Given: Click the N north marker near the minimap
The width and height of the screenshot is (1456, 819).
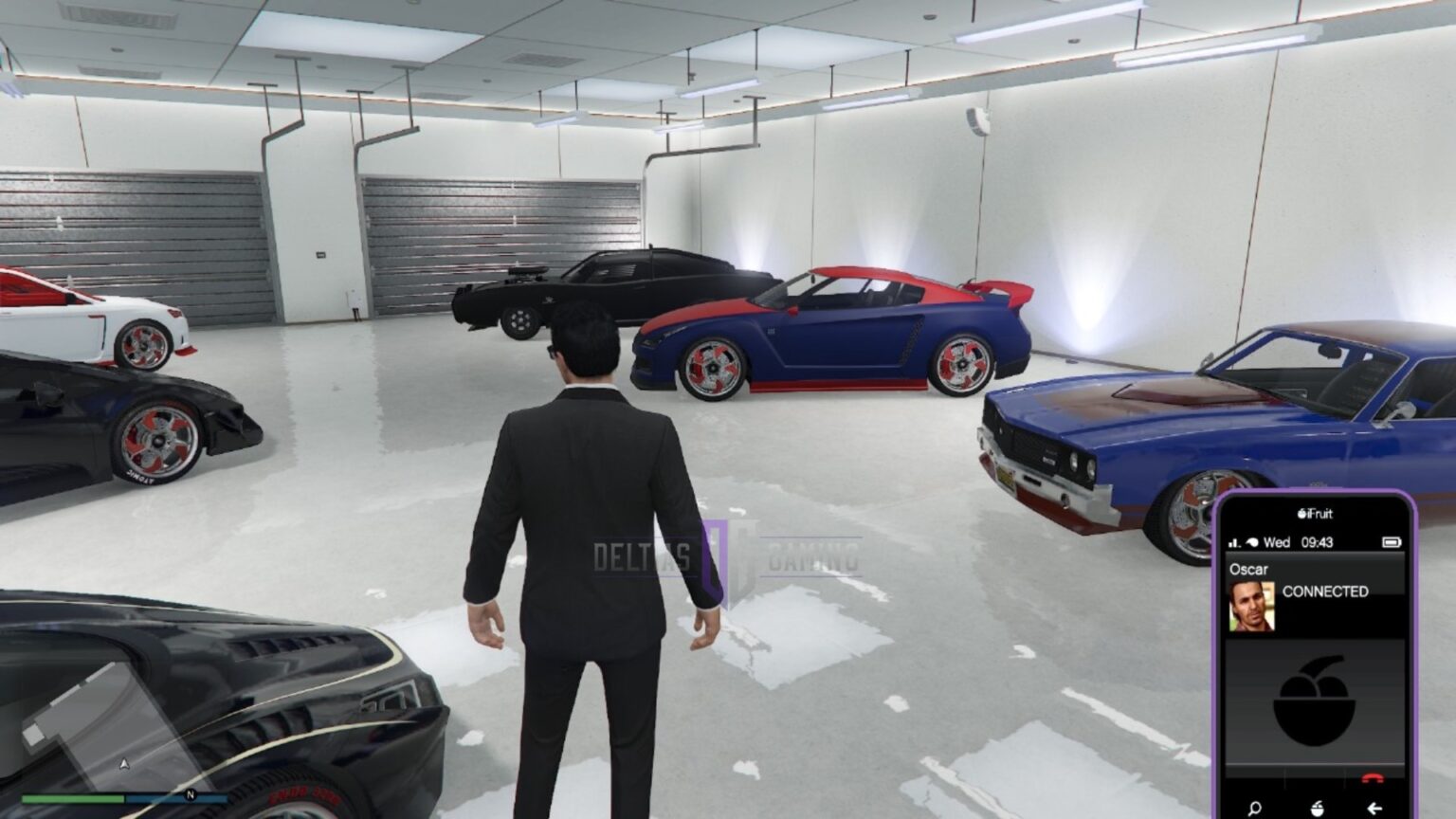Looking at the screenshot, I should pyautogui.click(x=190, y=795).
